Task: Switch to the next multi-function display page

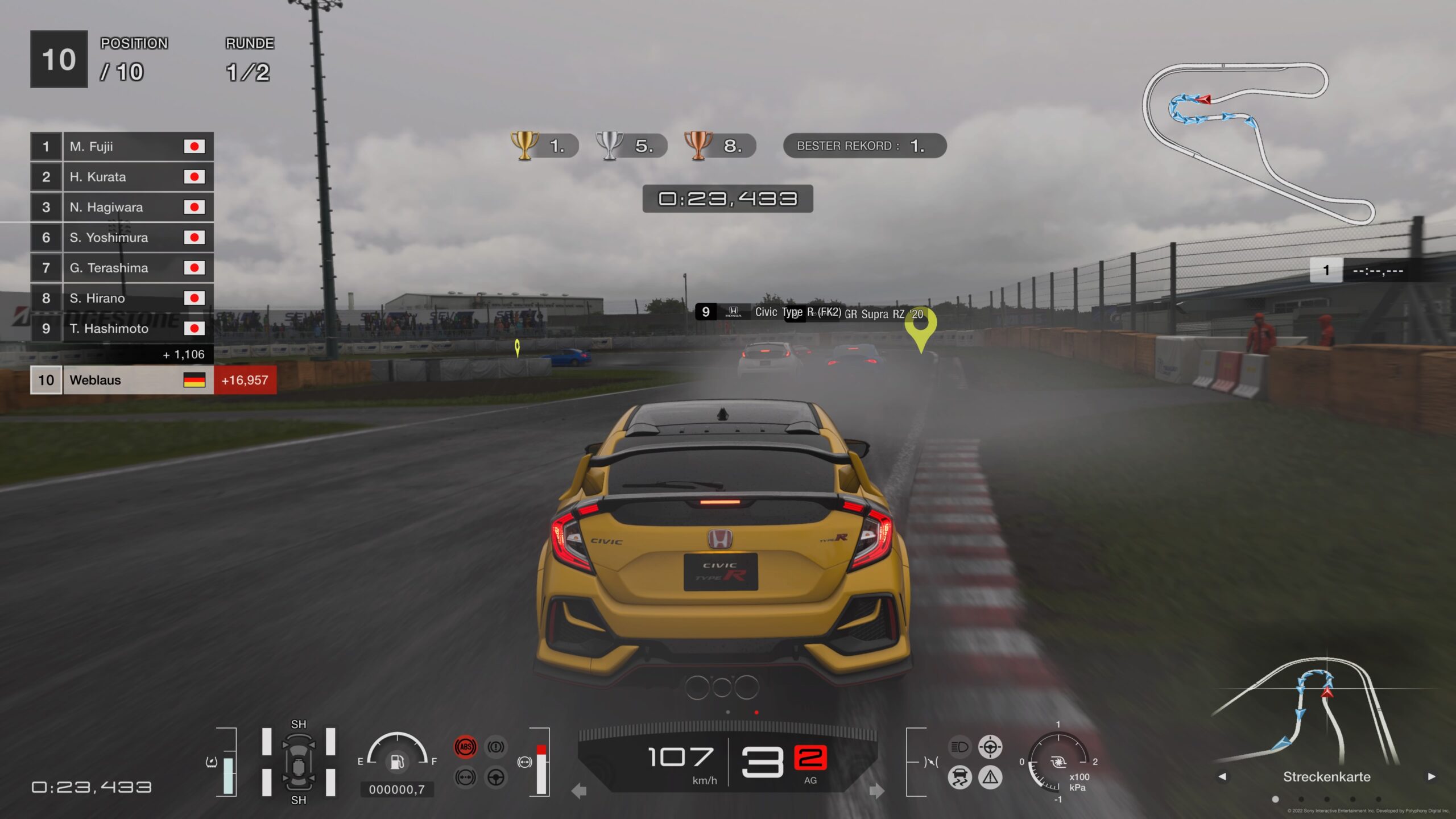Action: 1432,776
